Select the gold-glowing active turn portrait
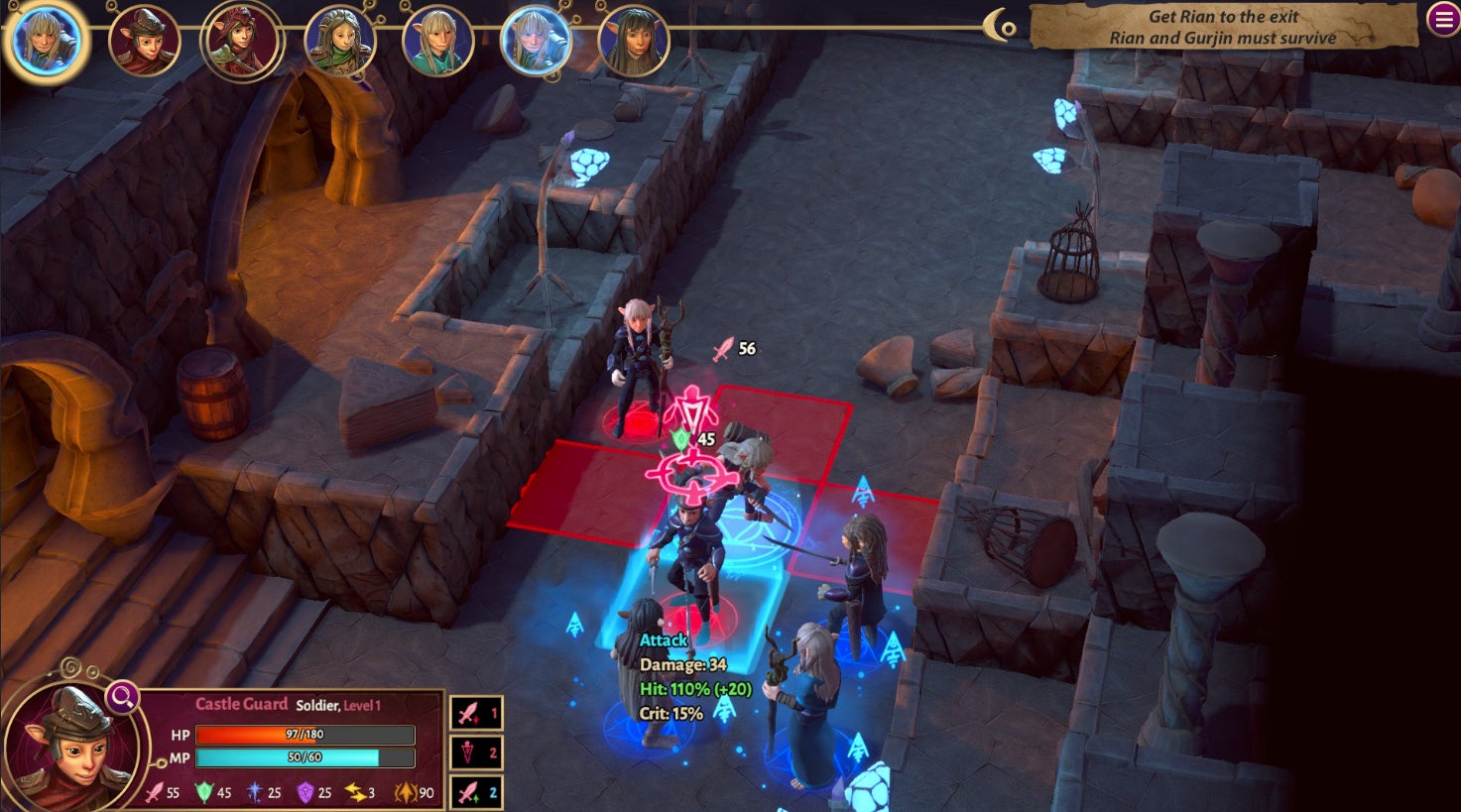 [46, 41]
